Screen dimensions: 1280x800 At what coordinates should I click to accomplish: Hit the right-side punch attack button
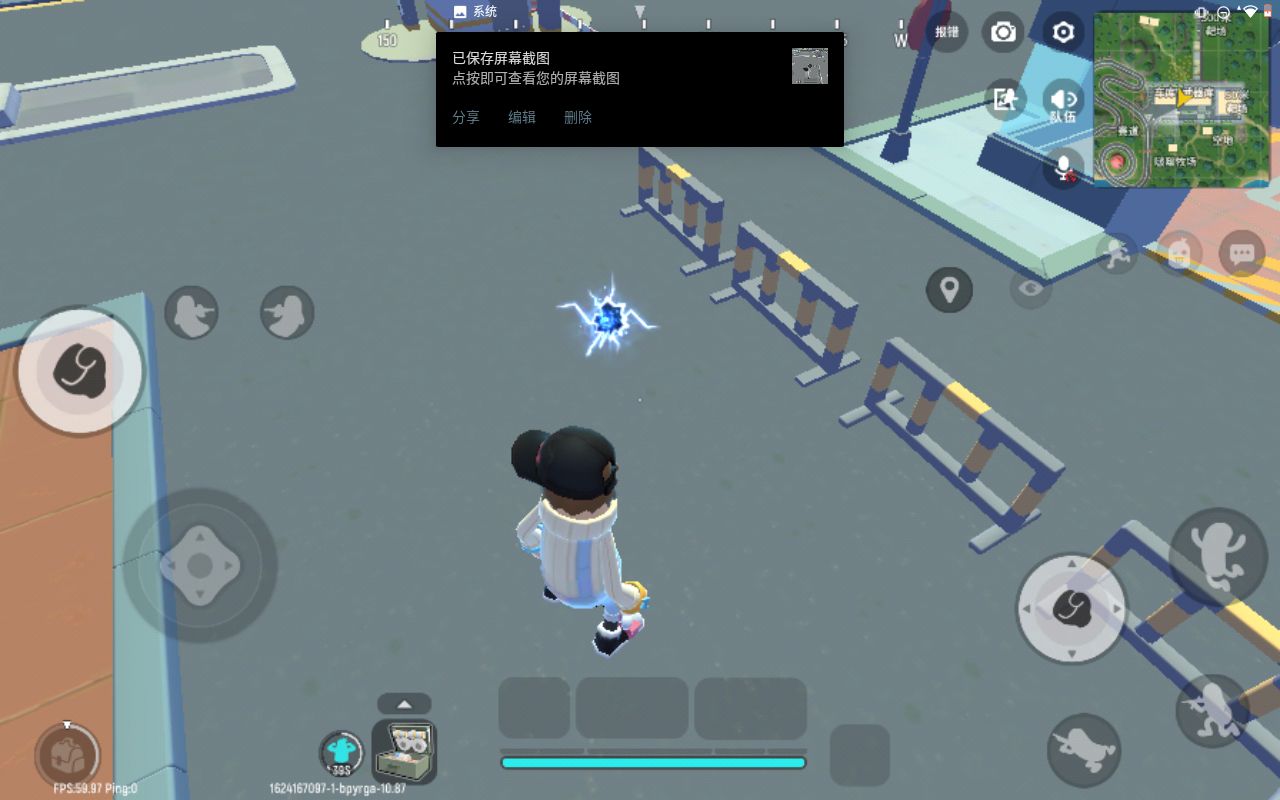[1071, 608]
